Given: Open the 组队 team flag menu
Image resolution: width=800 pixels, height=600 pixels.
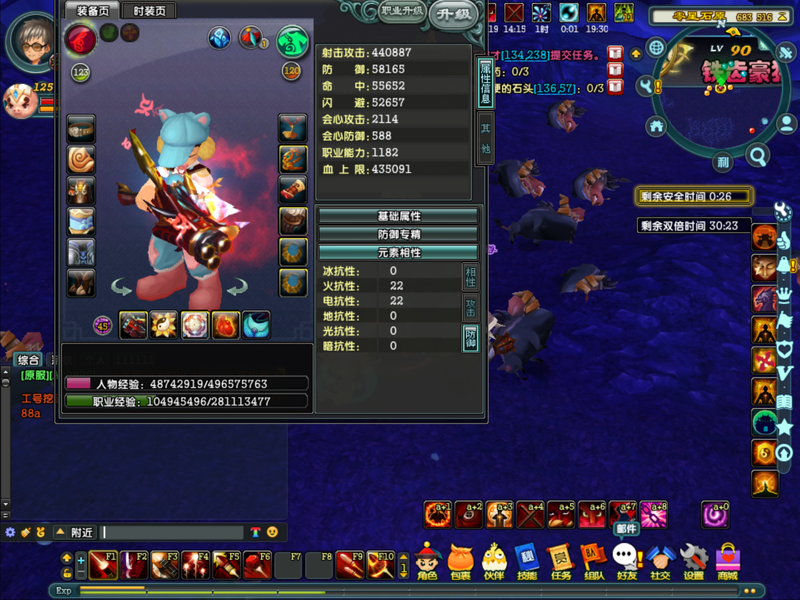Looking at the screenshot, I should pyautogui.click(x=593, y=561).
